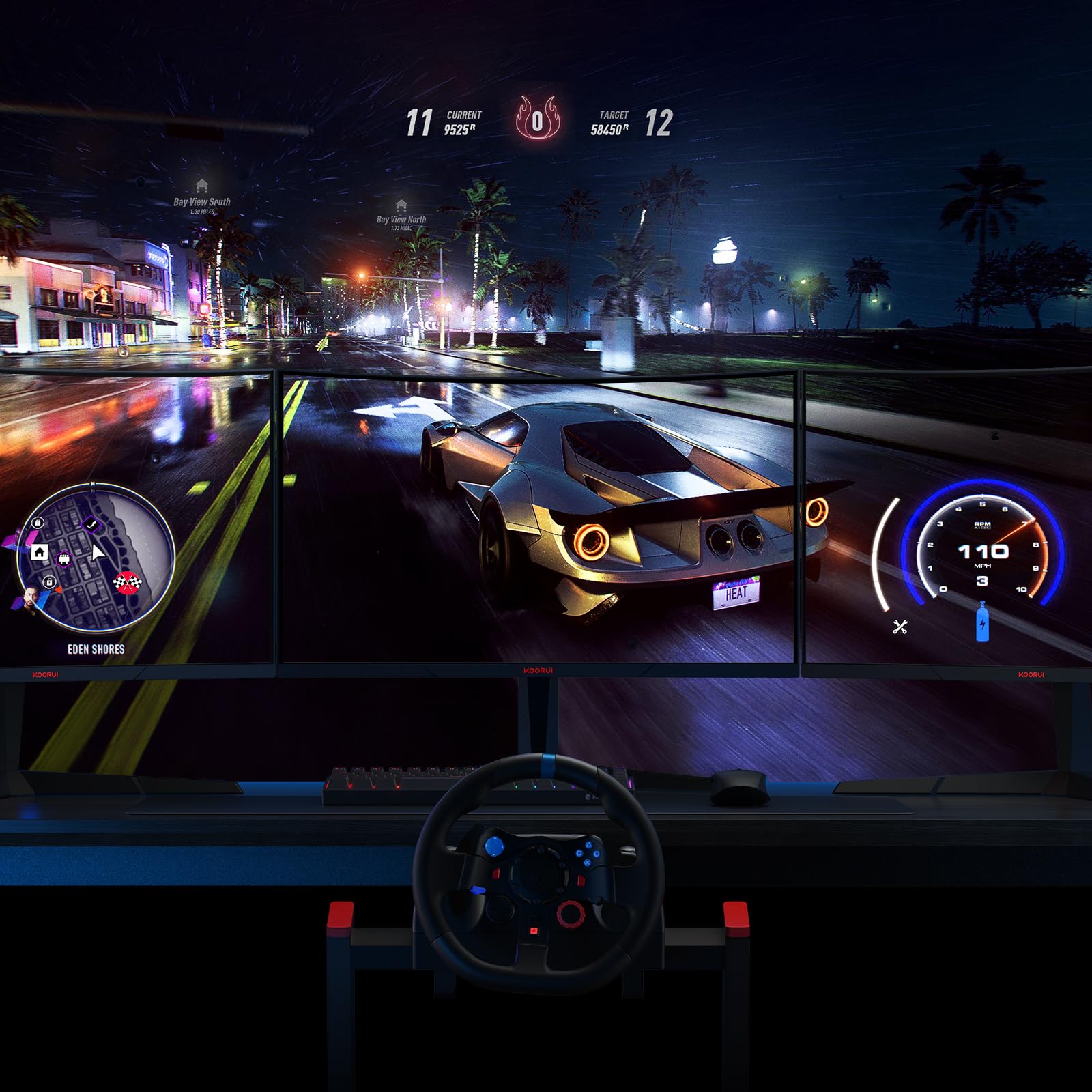
Task: Select the character portrait marker at minimap edge
Action: click(29, 601)
